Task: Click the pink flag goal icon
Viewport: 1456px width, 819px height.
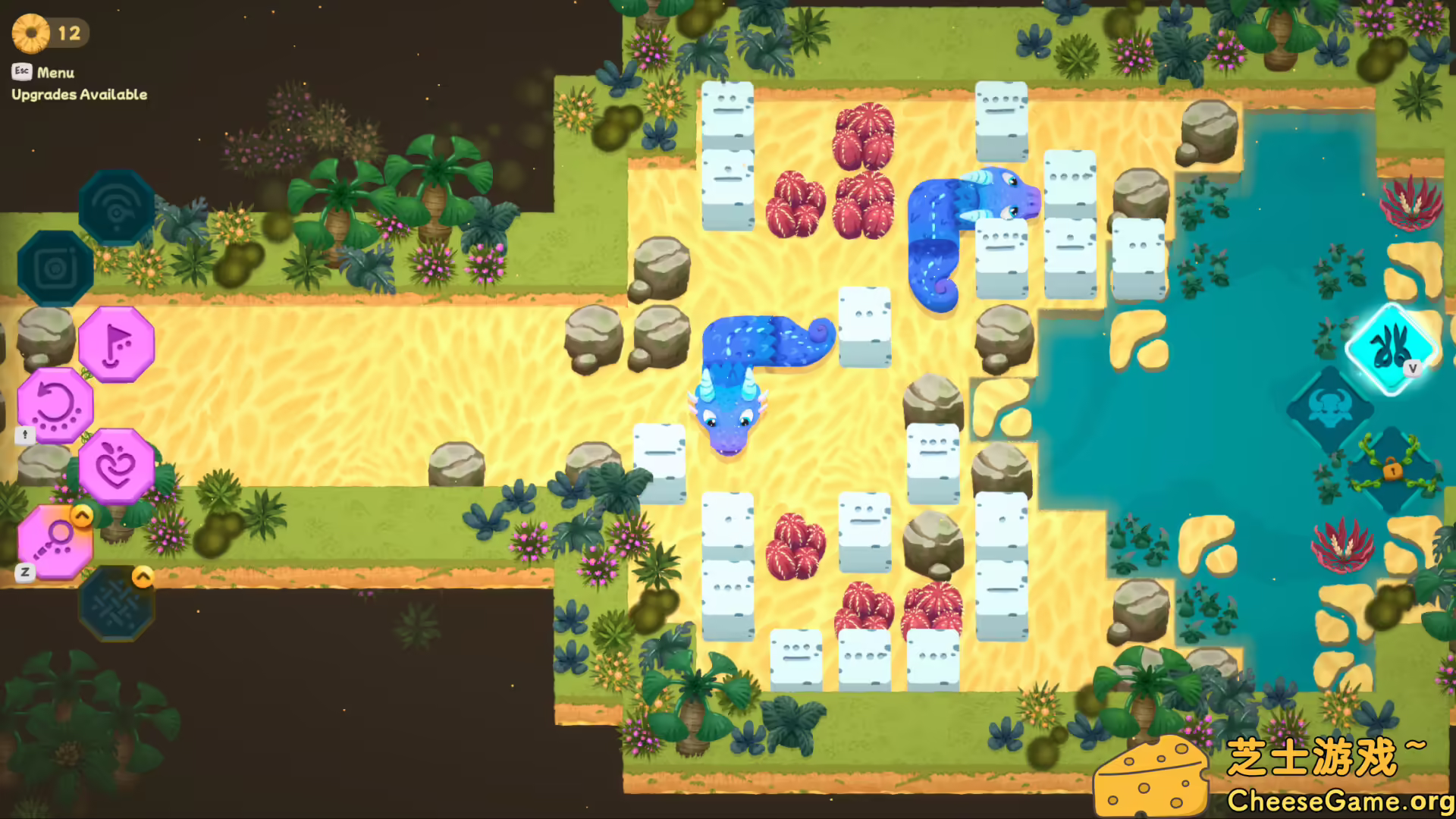Action: [115, 345]
